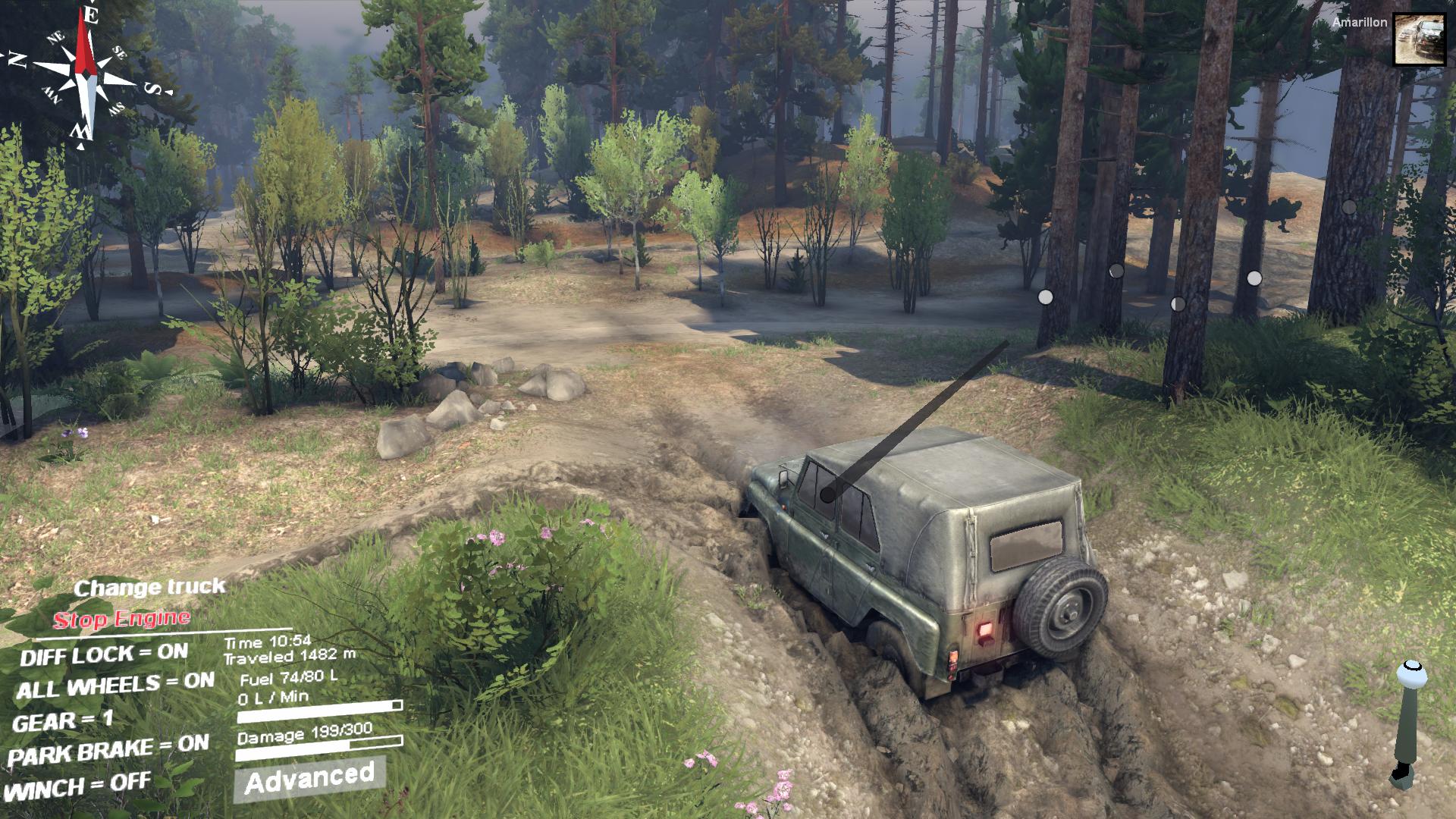
Task: Click the Amarillon player avatar thumbnail
Action: click(x=1419, y=39)
